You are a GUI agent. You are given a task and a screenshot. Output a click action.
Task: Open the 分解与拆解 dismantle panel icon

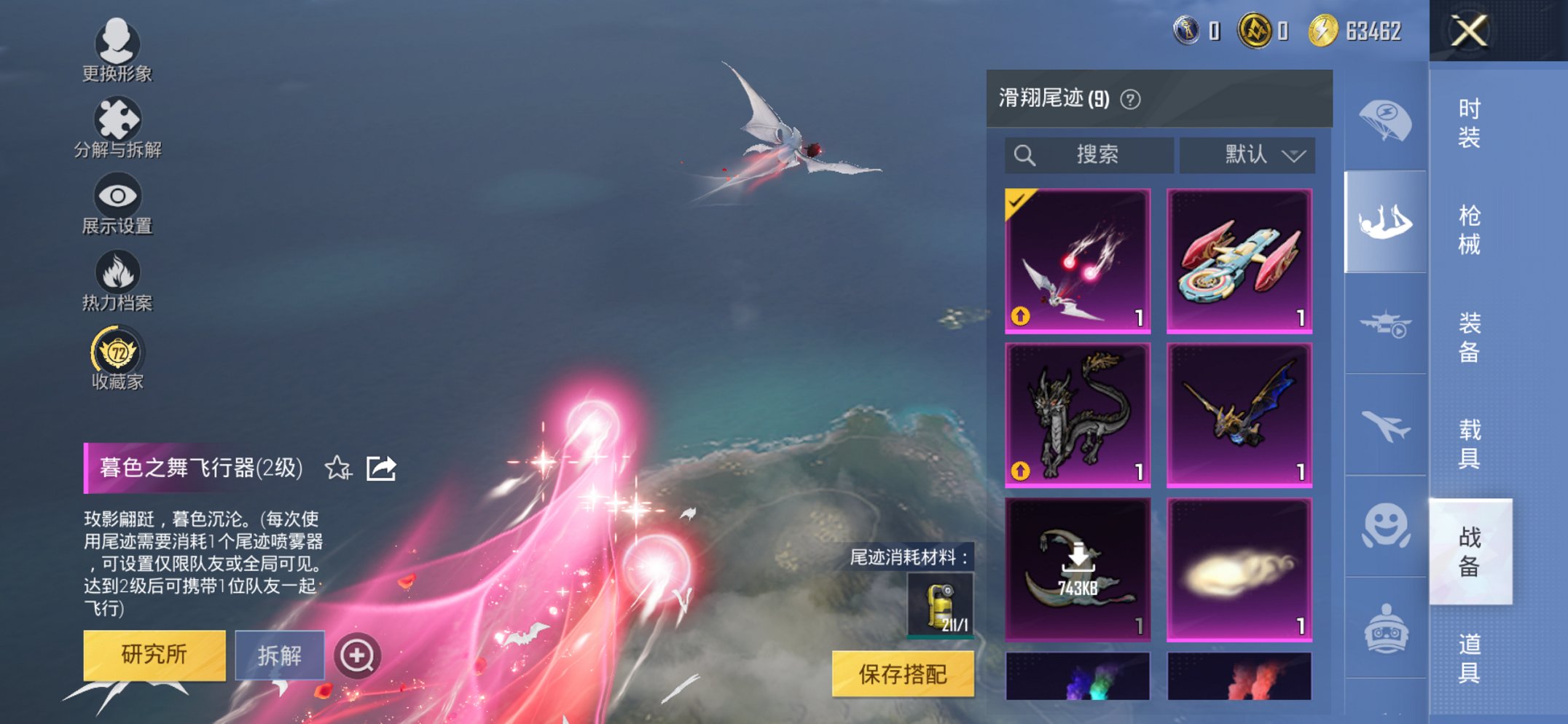119,119
